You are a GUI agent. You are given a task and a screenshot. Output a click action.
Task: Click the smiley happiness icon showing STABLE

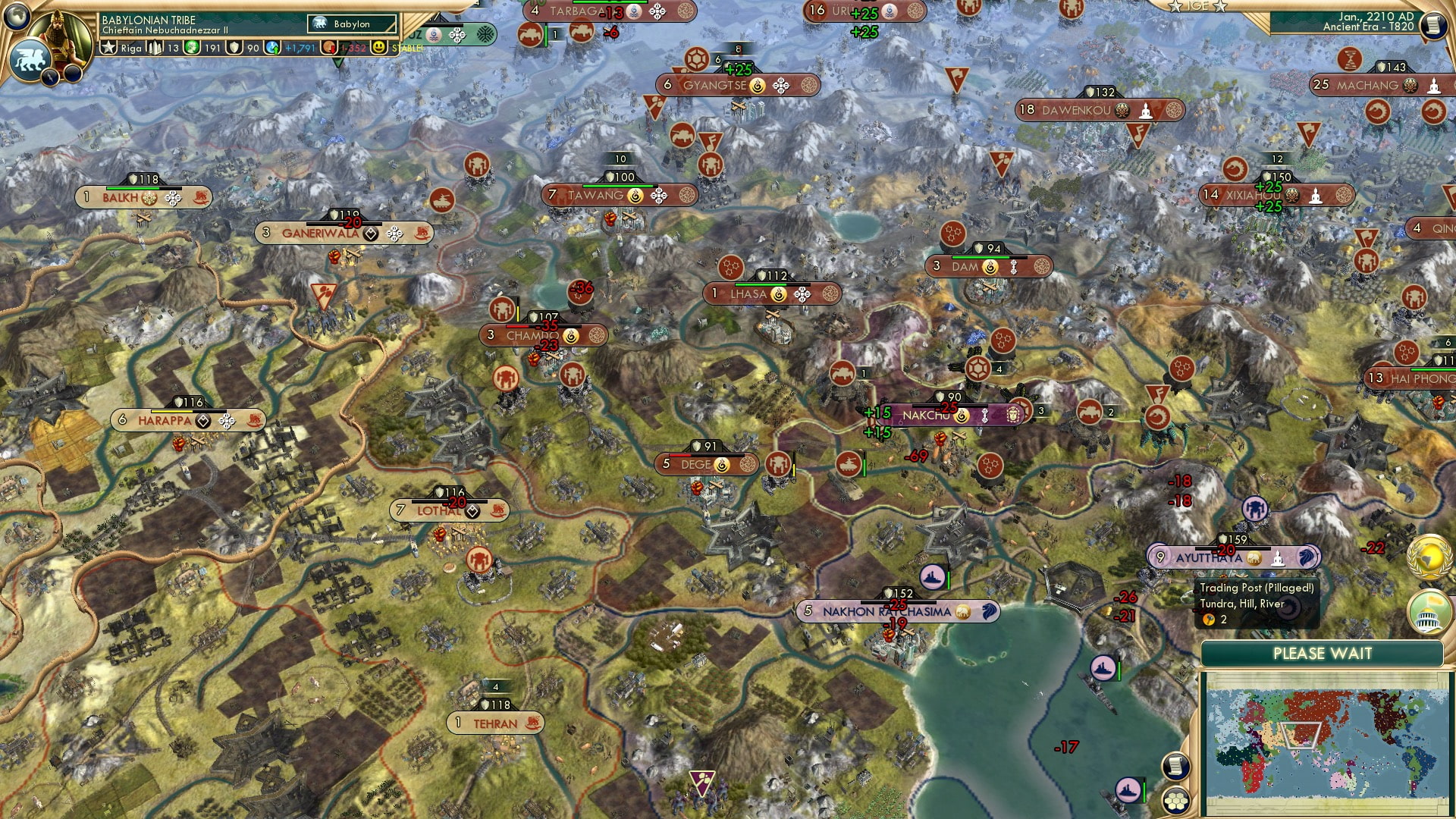coord(377,47)
